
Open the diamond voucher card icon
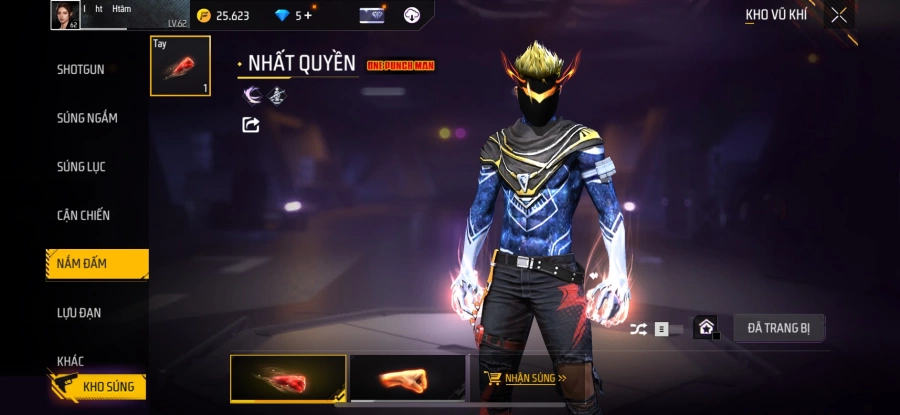tap(372, 15)
